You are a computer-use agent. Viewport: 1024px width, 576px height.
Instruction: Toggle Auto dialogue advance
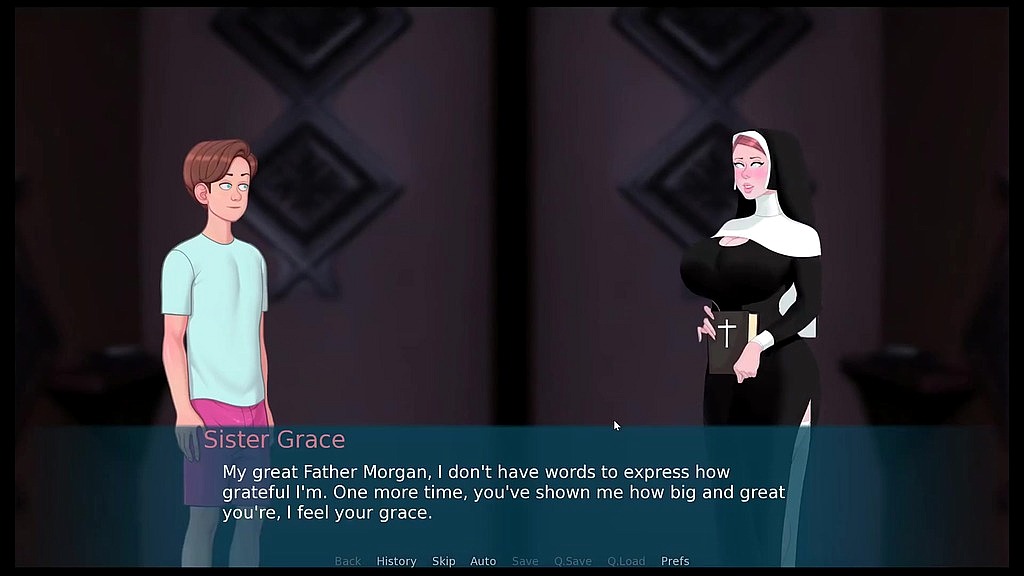click(483, 561)
